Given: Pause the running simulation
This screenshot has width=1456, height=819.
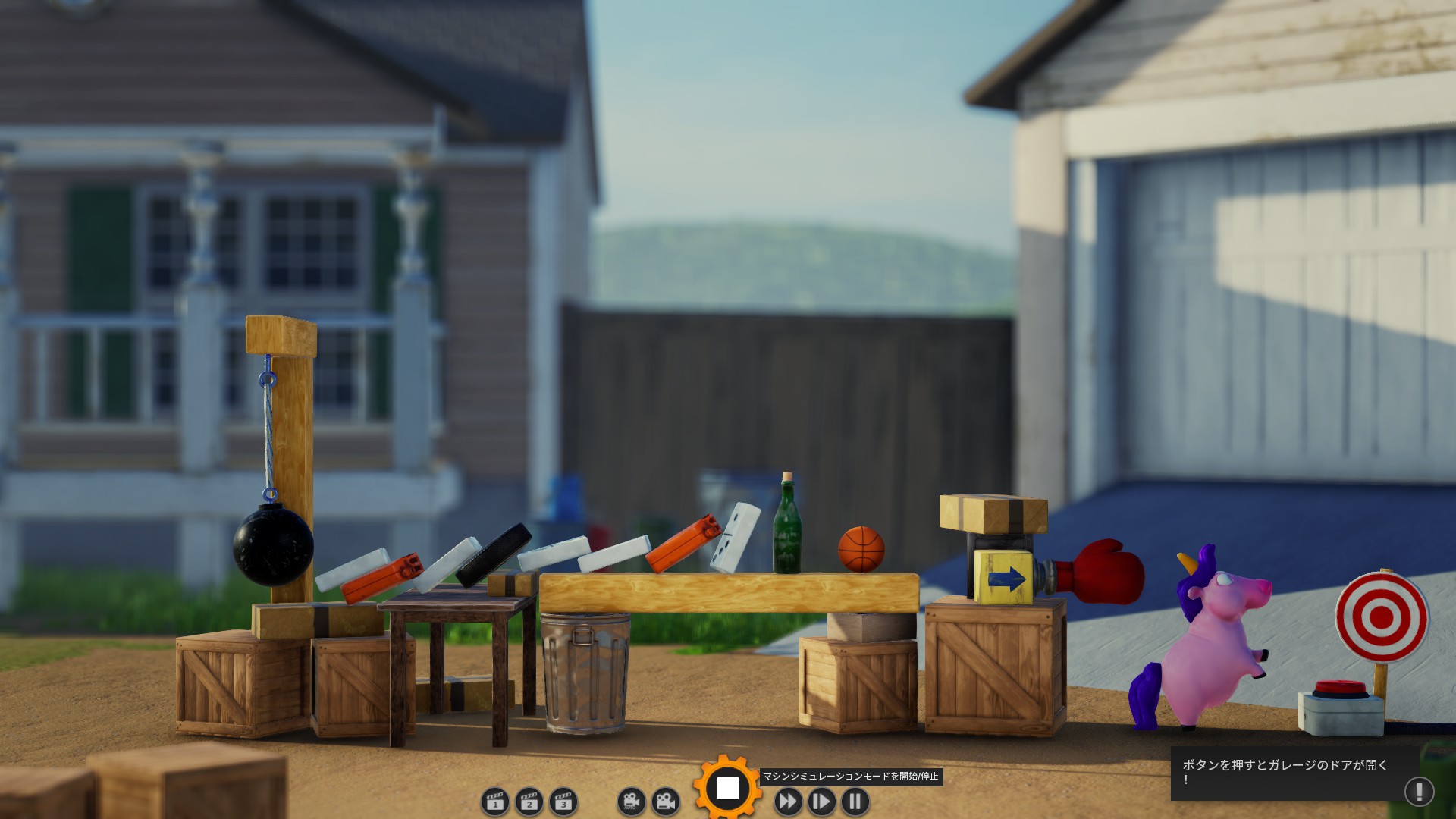Looking at the screenshot, I should pyautogui.click(x=855, y=802).
